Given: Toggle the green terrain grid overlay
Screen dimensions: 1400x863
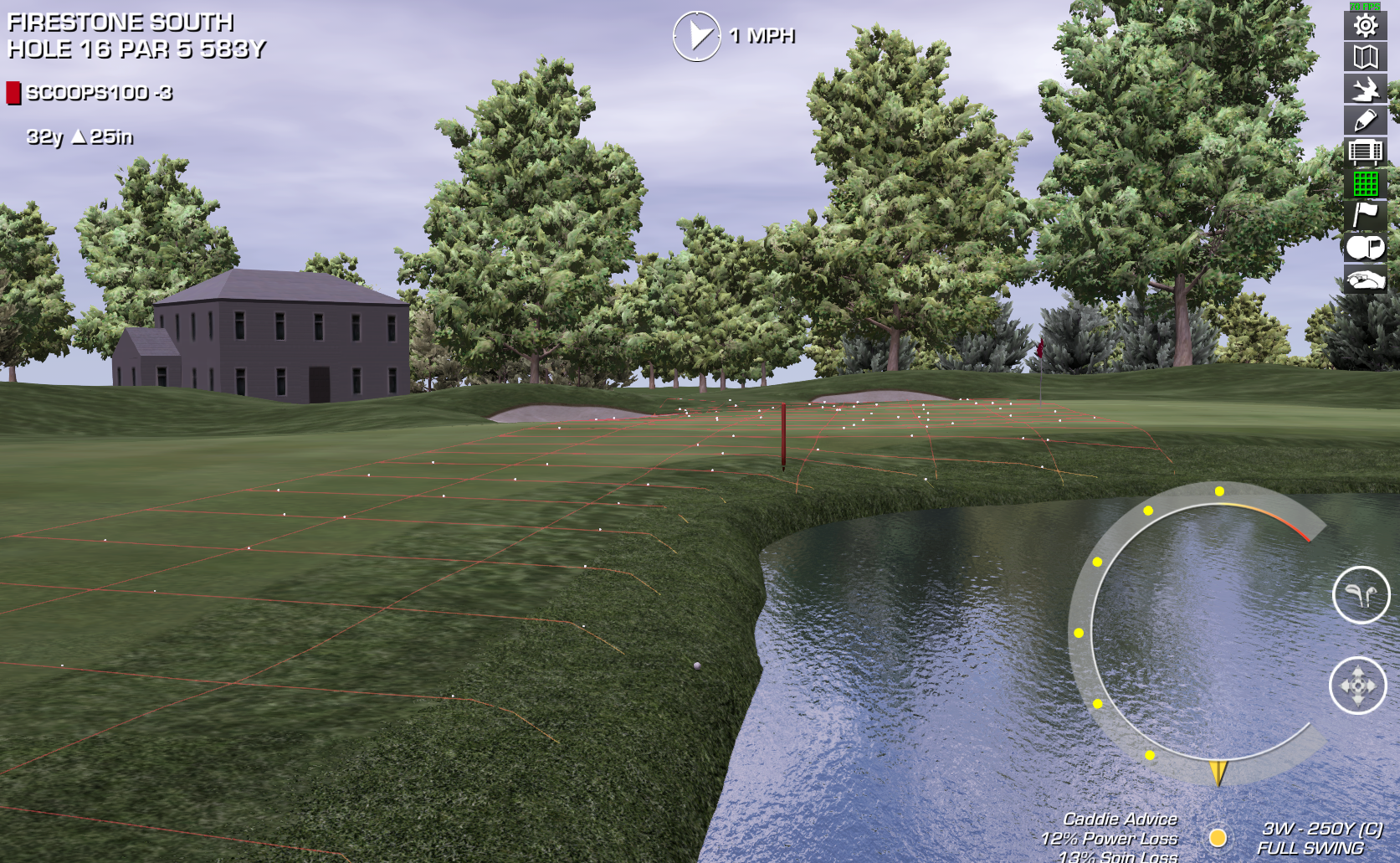Looking at the screenshot, I should 1365,183.
